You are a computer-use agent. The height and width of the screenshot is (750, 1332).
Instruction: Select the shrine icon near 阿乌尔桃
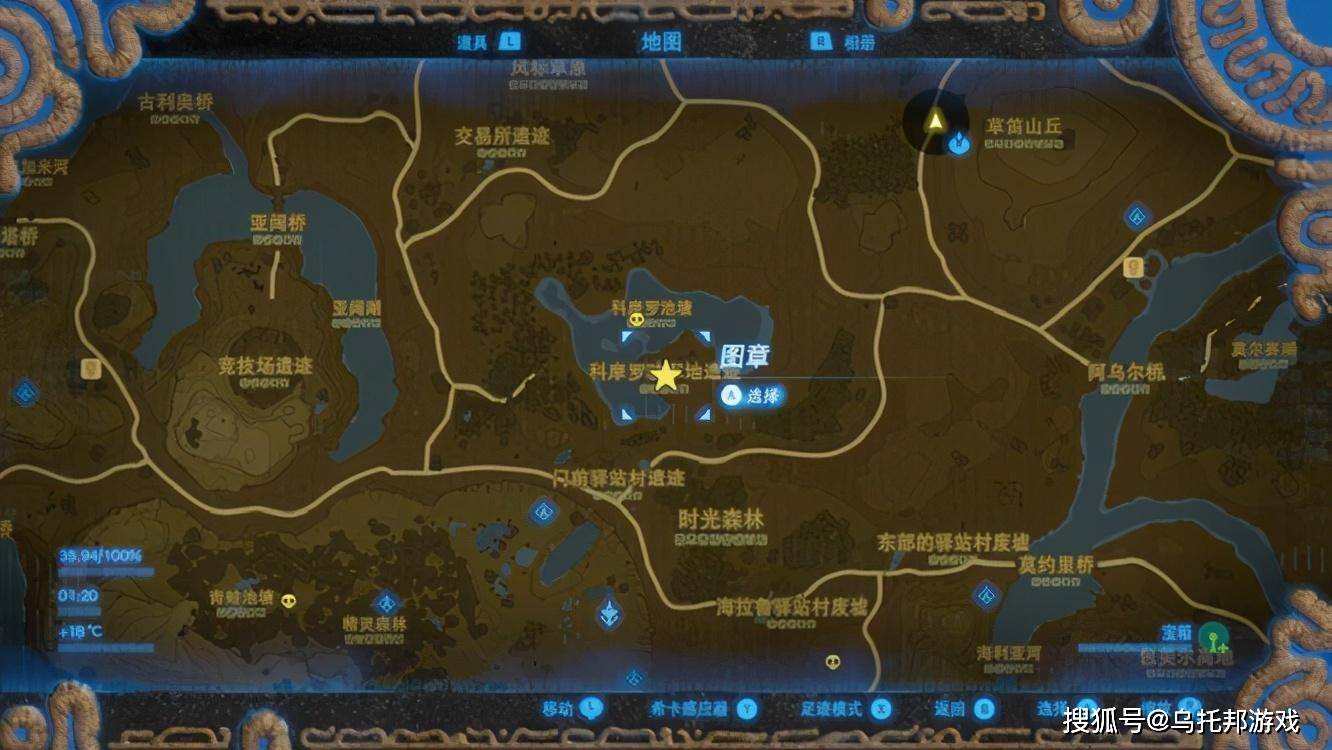coord(1136,214)
